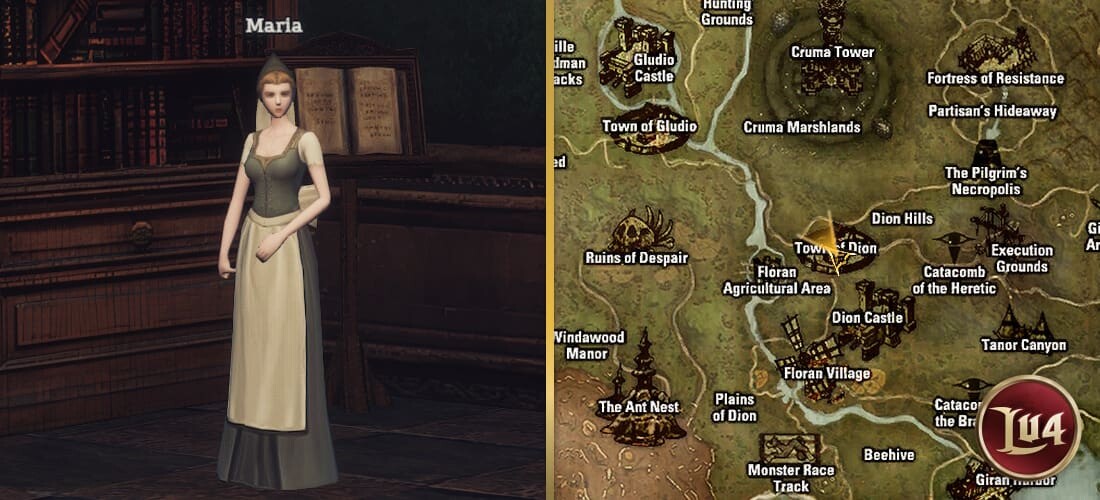The height and width of the screenshot is (500, 1100).
Task: Click Cruma Tower on the world map
Action: tap(832, 51)
